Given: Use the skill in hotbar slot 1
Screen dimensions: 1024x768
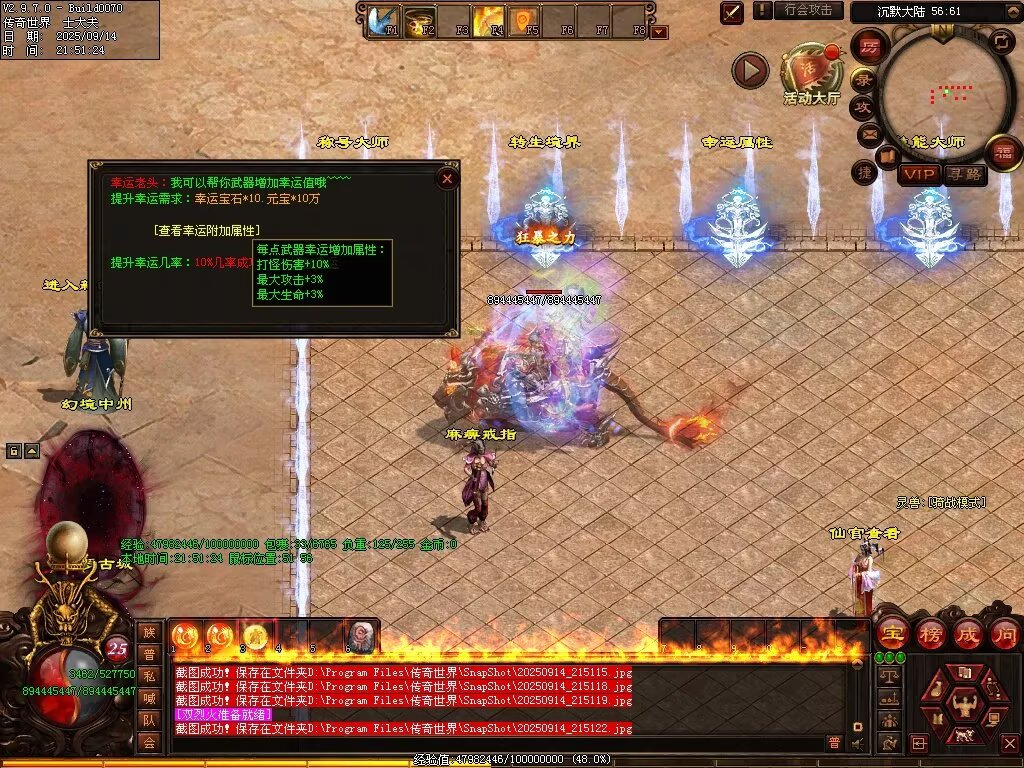Looking at the screenshot, I should (x=185, y=634).
